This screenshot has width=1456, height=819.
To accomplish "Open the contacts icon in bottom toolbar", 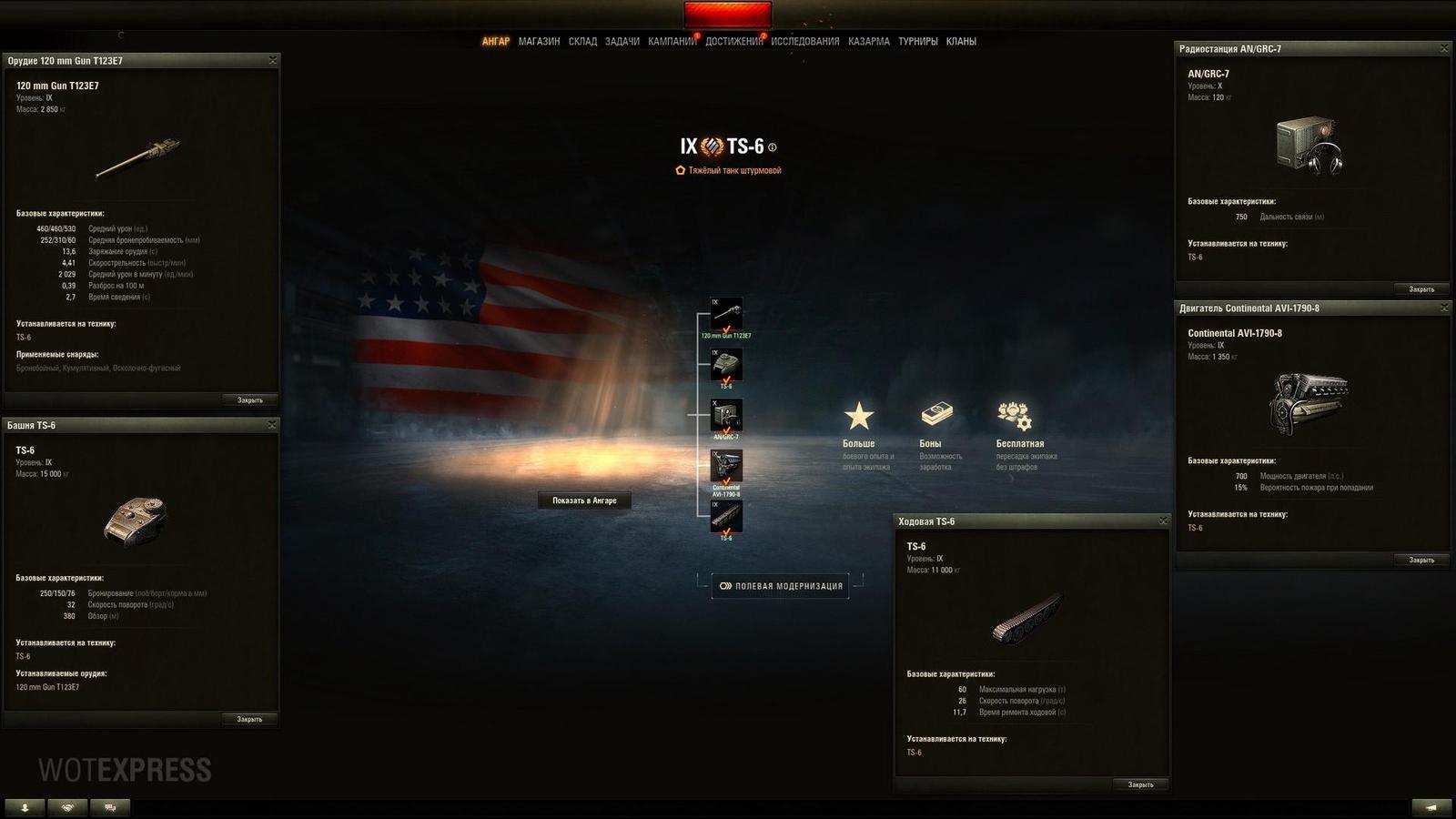I will [x=26, y=806].
